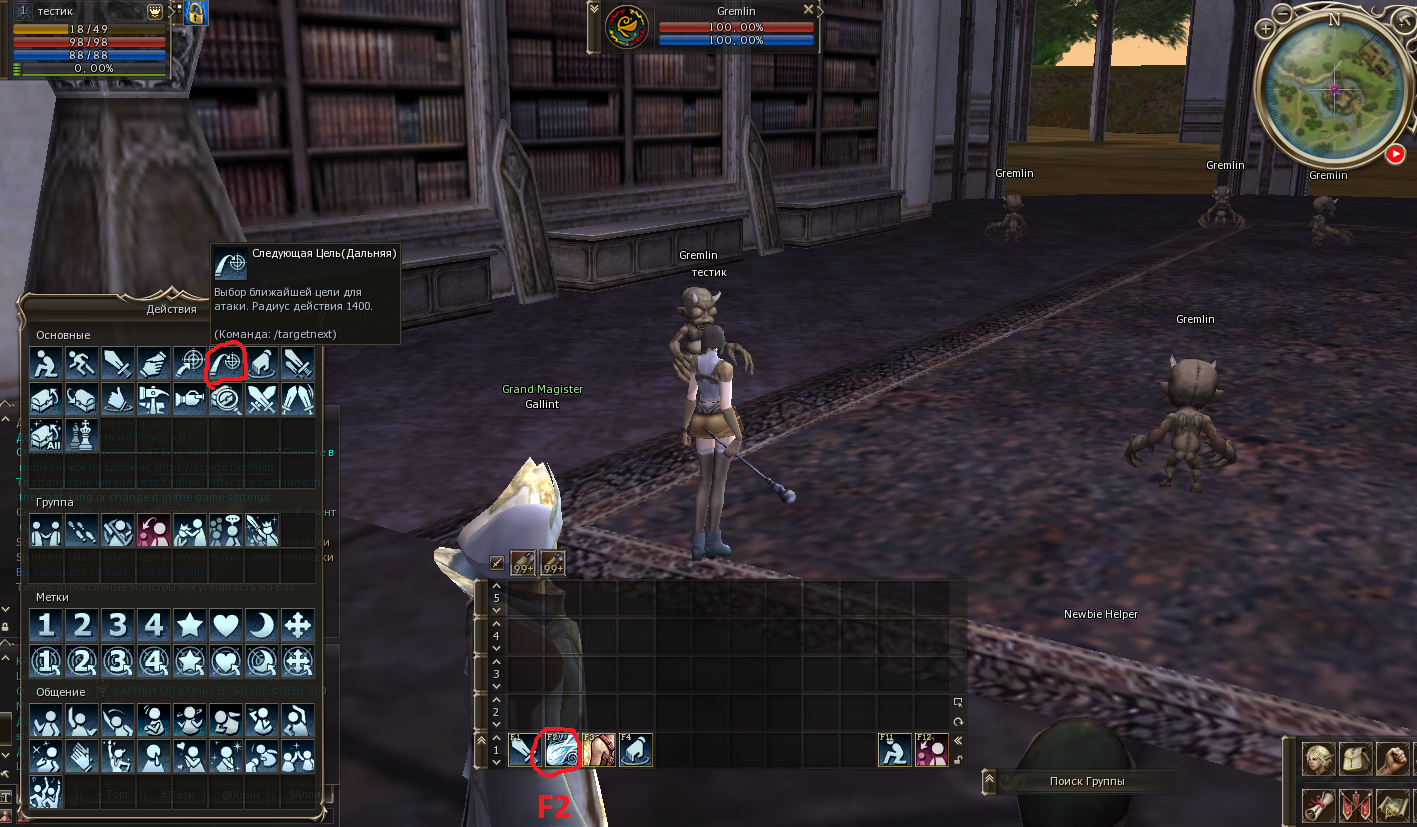Close the Gremlin target window
1417x827 pixels.
[808, 10]
